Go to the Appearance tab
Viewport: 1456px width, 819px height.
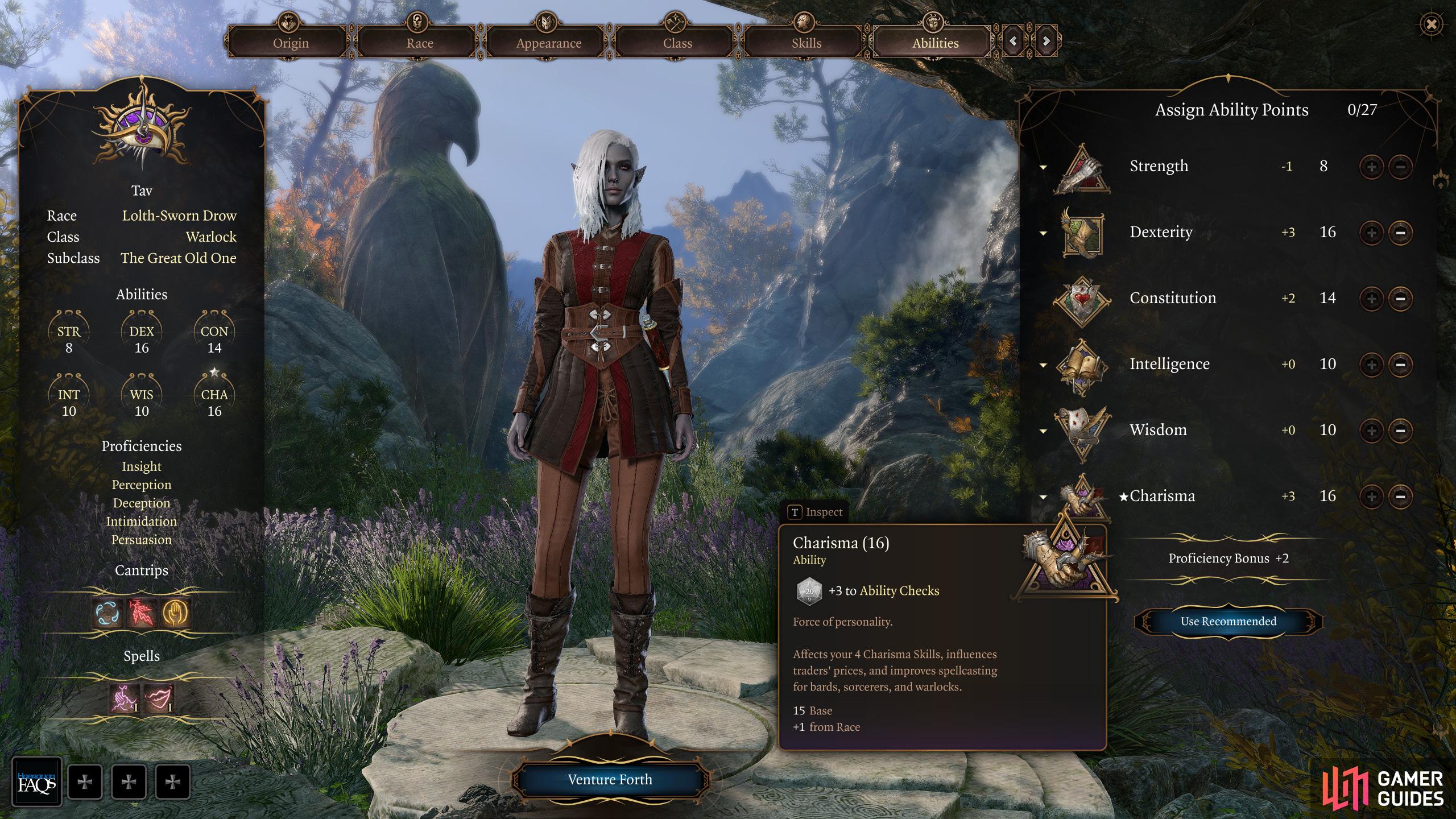[x=548, y=43]
